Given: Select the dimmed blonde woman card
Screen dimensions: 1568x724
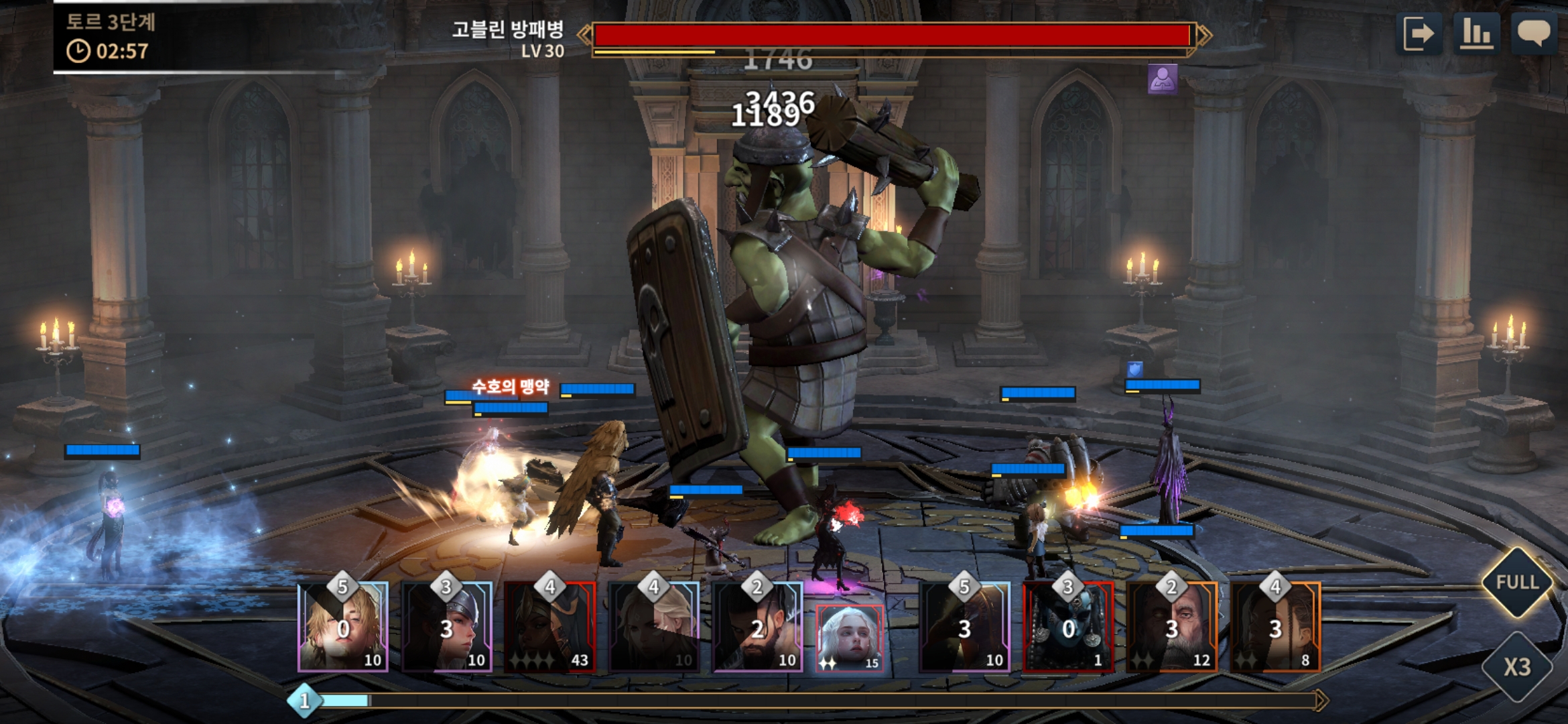Looking at the screenshot, I should (654, 627).
